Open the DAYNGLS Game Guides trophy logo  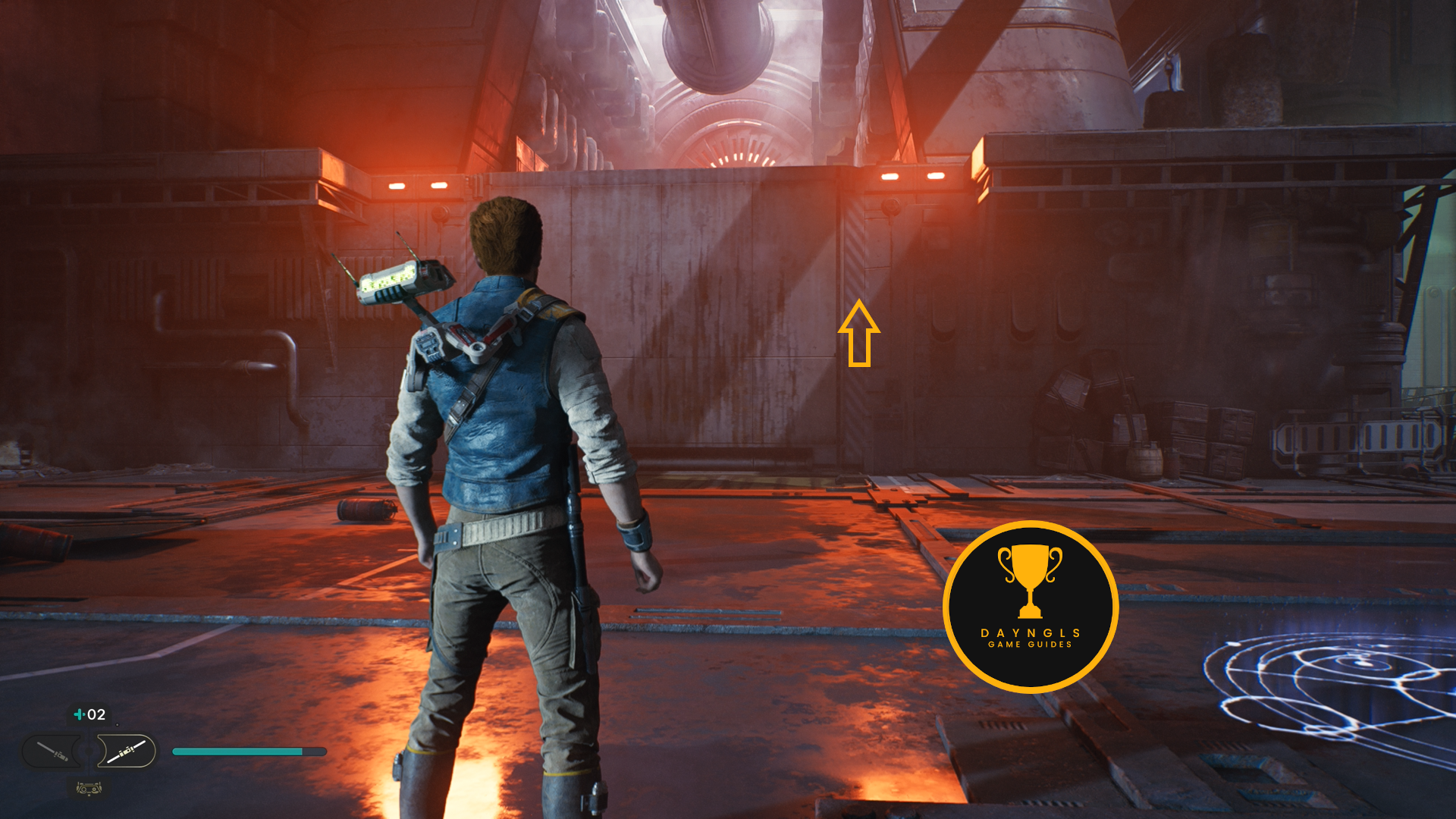click(x=1030, y=607)
